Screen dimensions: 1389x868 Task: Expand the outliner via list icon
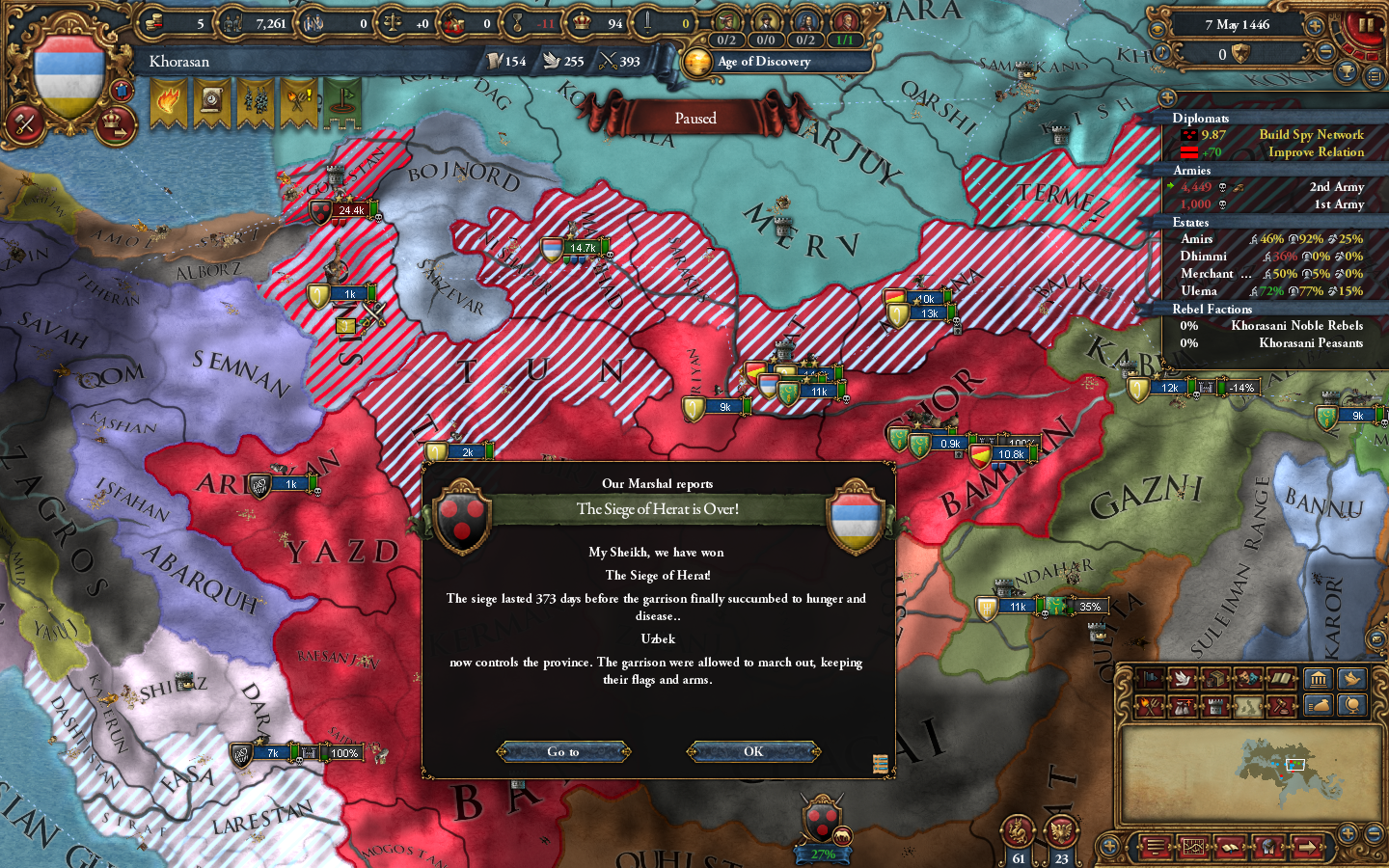[x=1375, y=77]
